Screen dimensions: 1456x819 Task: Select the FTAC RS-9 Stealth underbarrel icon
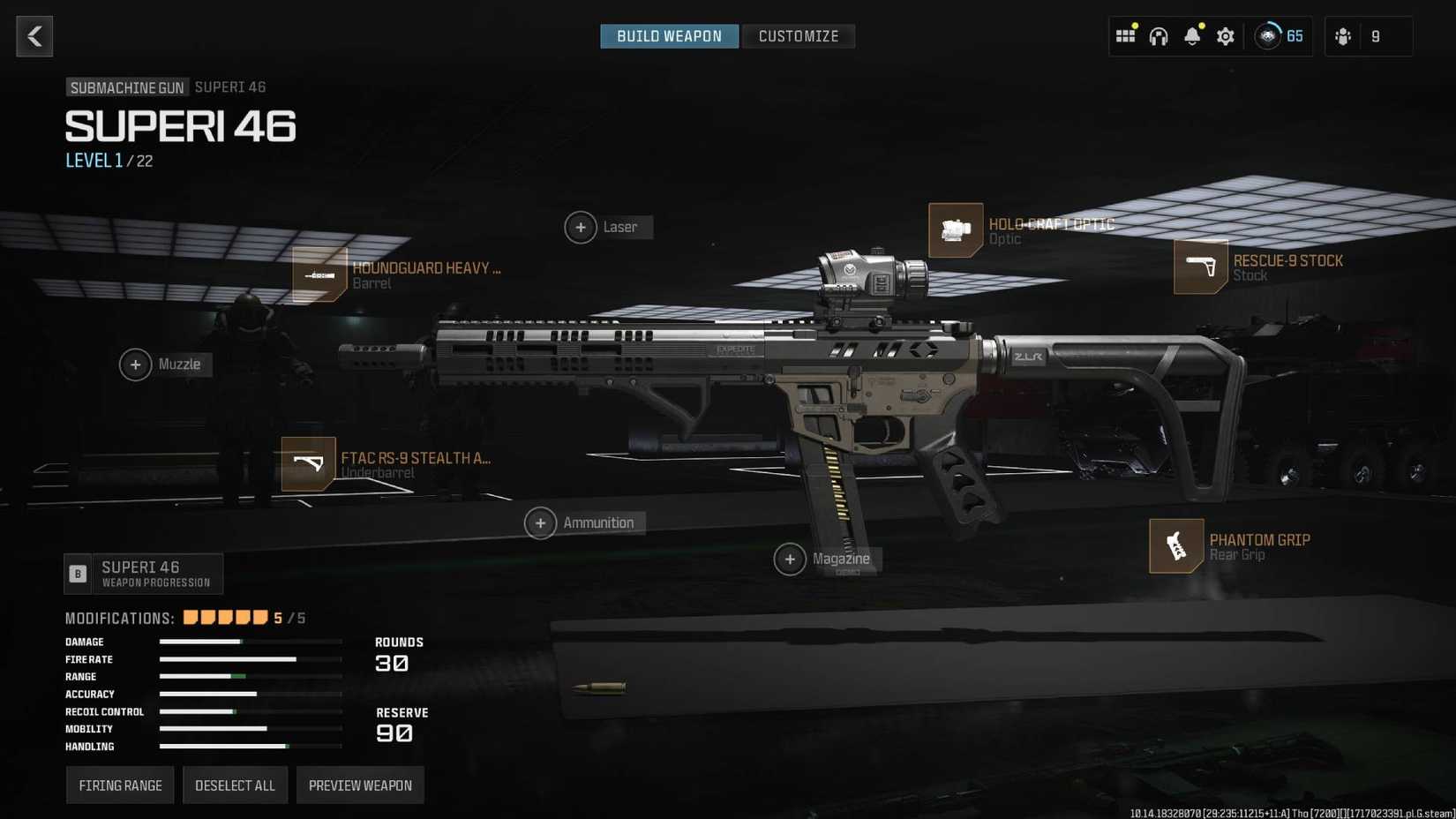(308, 463)
